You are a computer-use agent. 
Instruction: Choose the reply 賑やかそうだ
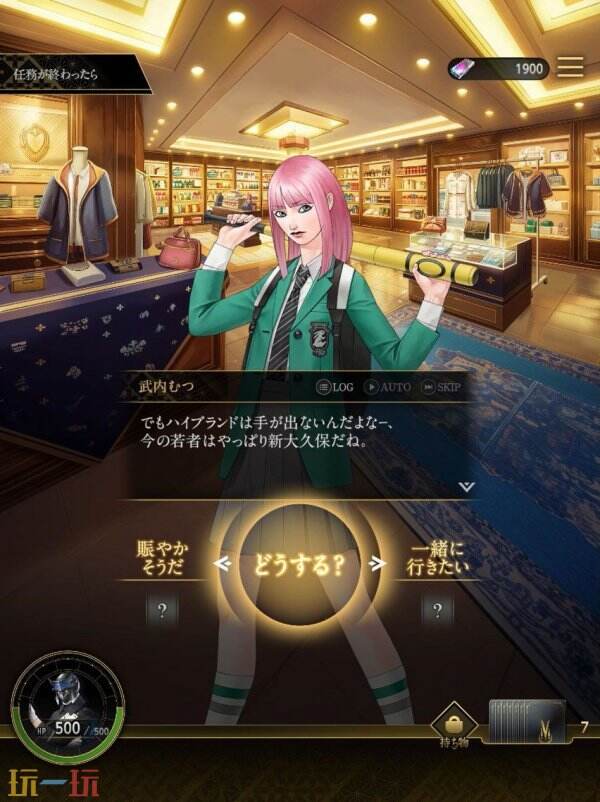pyautogui.click(x=163, y=561)
